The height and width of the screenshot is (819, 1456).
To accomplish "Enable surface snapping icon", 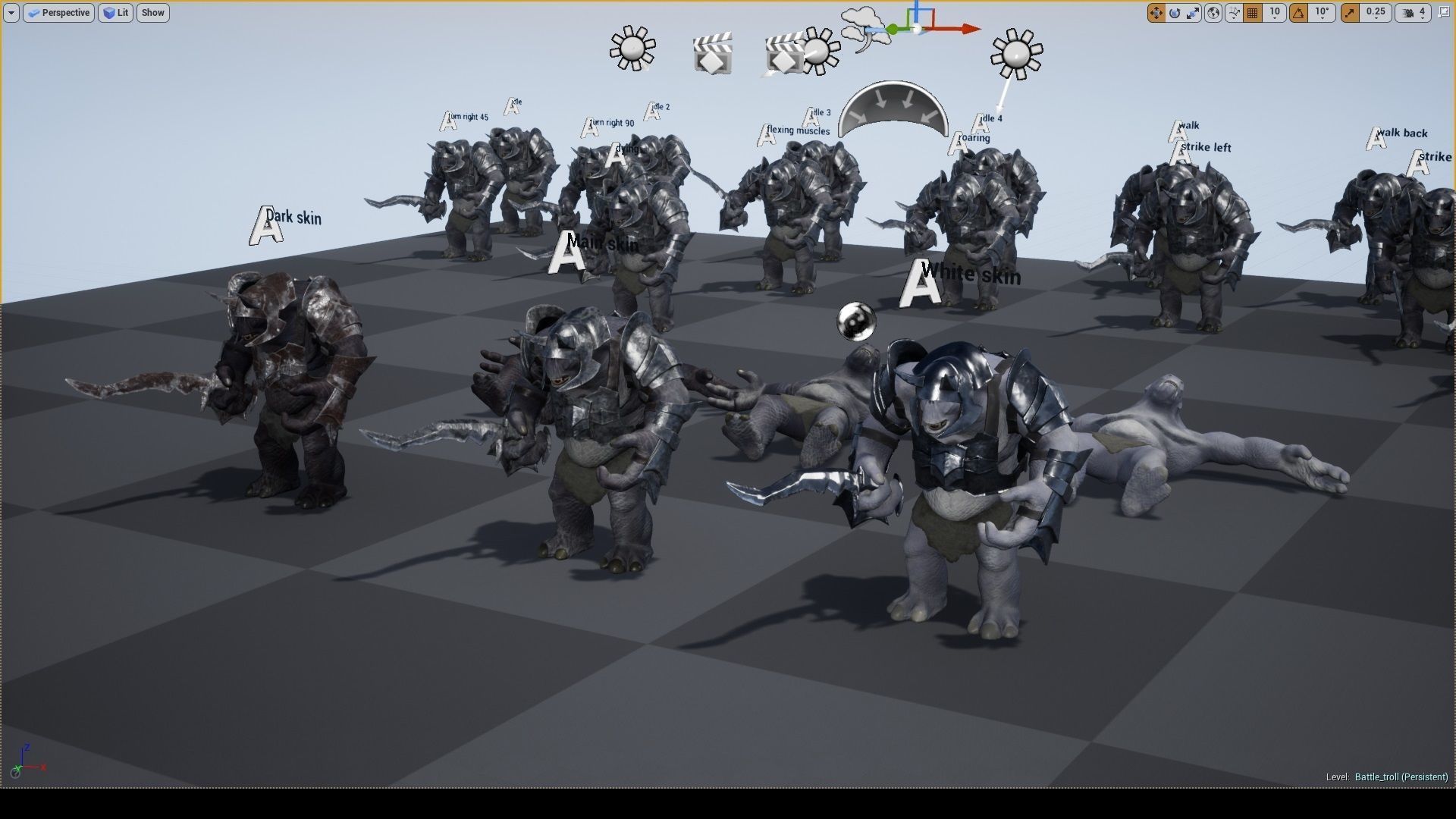I will [x=1235, y=13].
